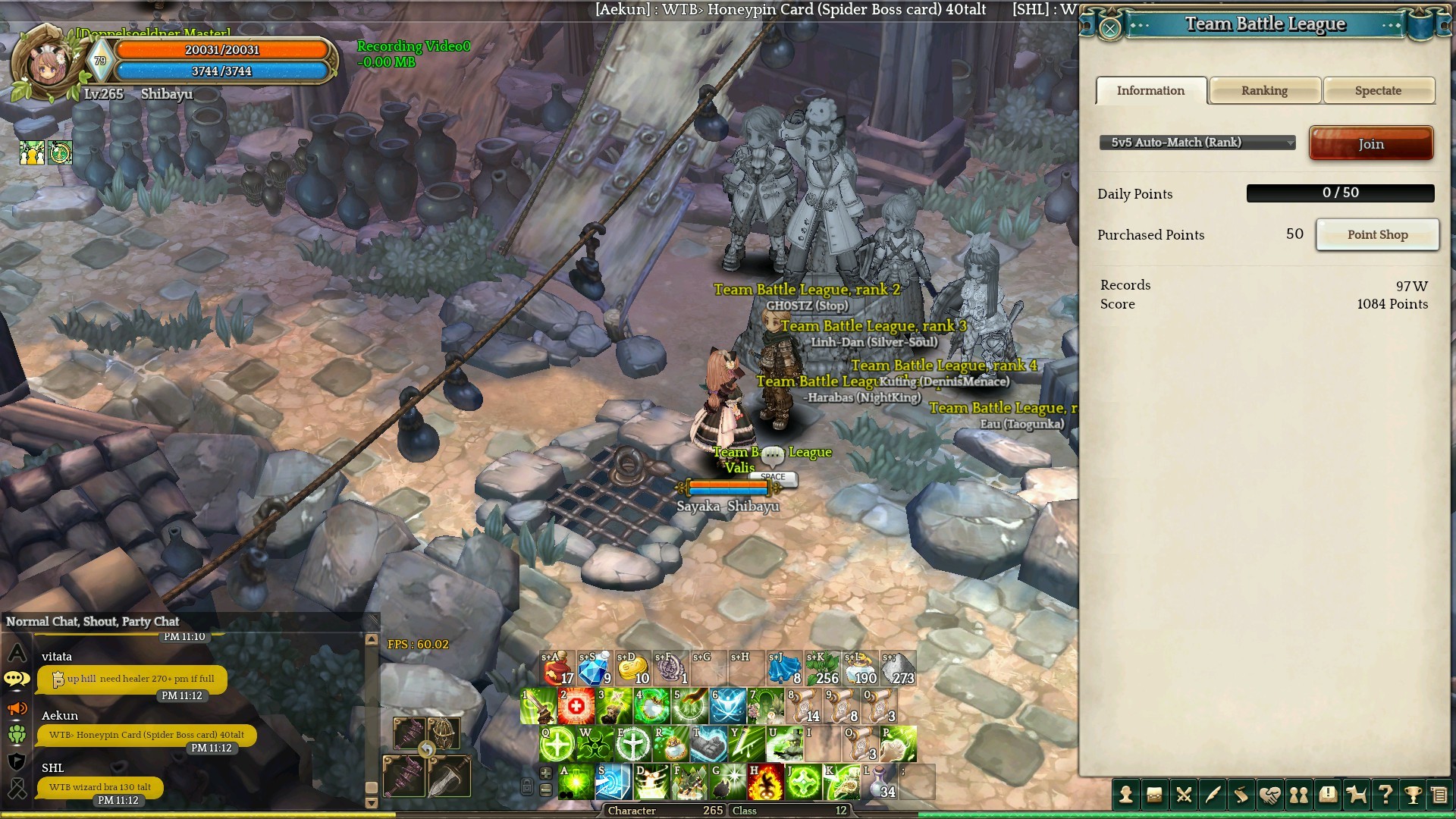The height and width of the screenshot is (819, 1456).
Task: Open the Point Shop
Action: [1377, 234]
